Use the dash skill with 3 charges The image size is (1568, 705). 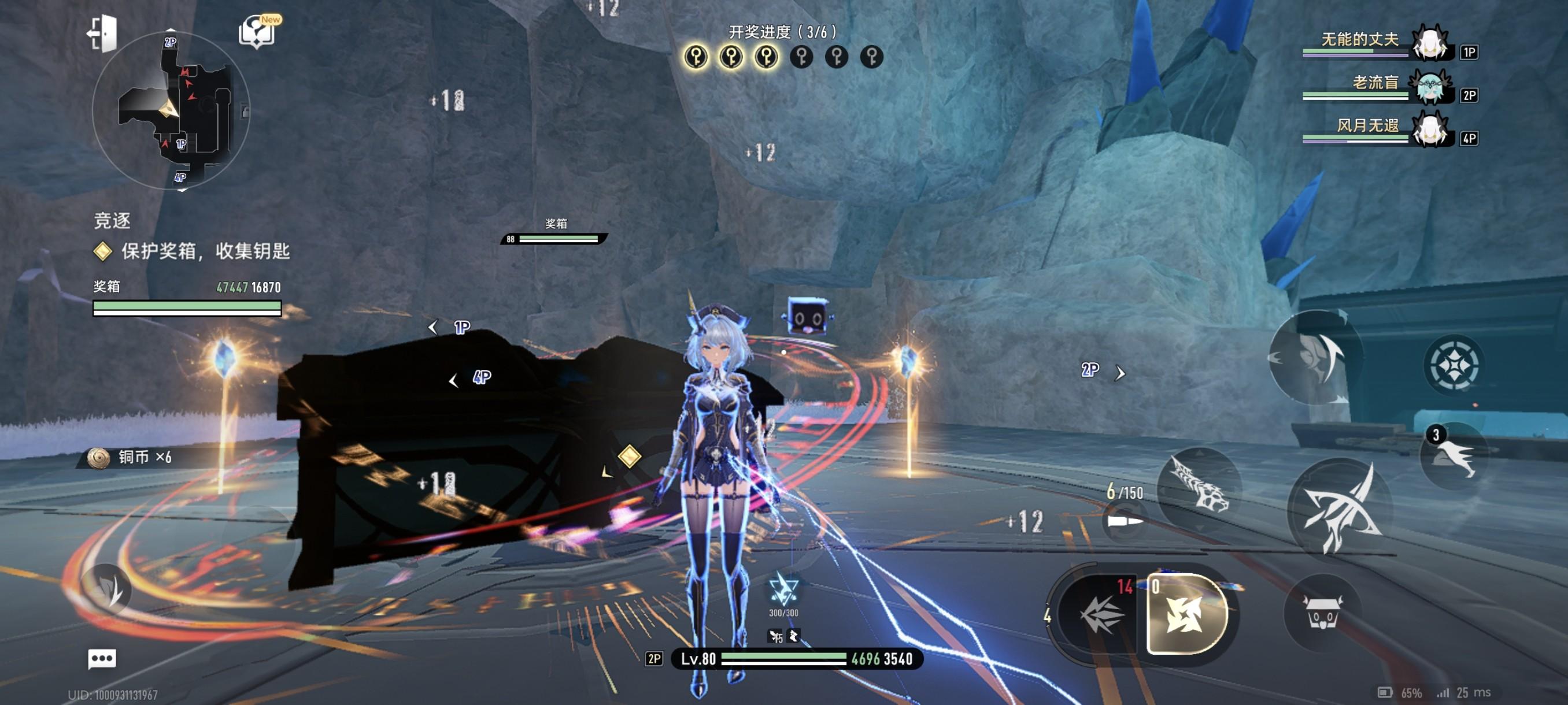coord(1455,456)
